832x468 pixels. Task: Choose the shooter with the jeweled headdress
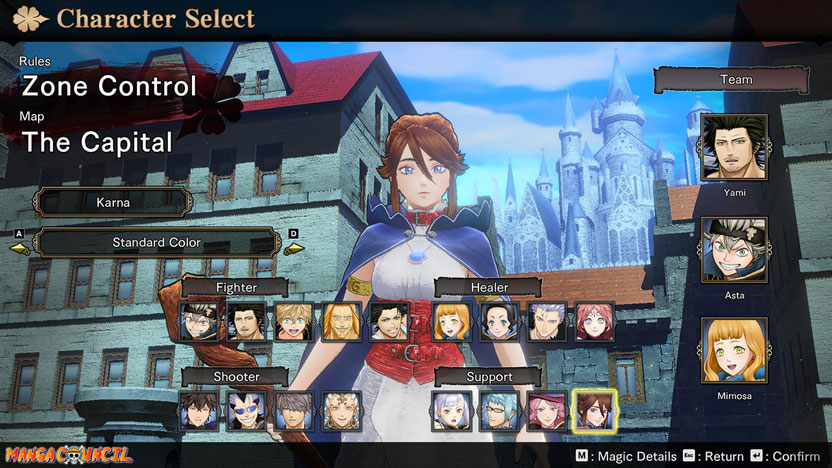(341, 410)
